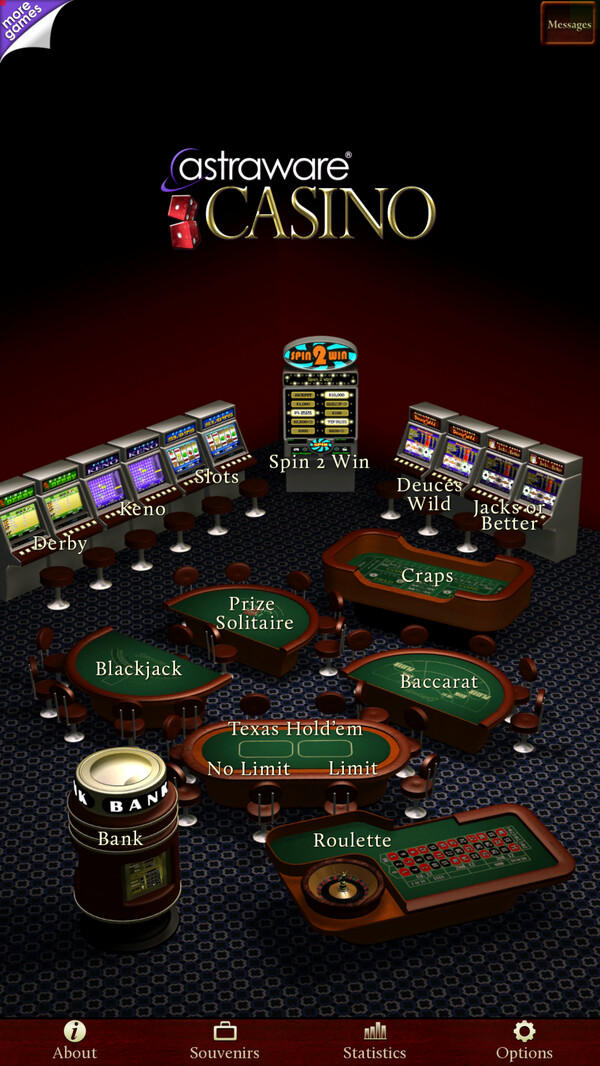Viewport: 600px width, 1066px height.
Task: Play at the Roulette table
Action: click(x=352, y=840)
